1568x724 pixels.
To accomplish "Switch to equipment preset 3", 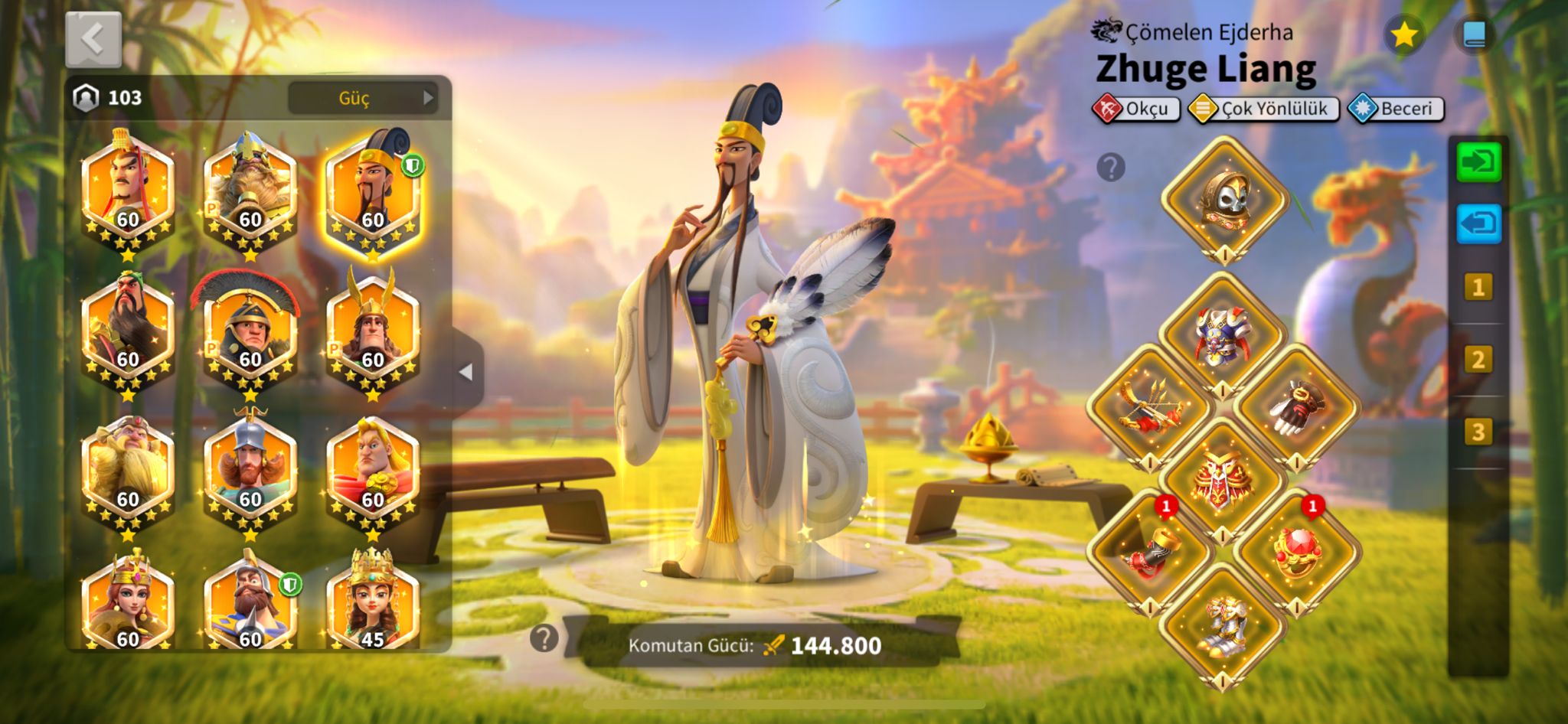I will [x=1478, y=432].
